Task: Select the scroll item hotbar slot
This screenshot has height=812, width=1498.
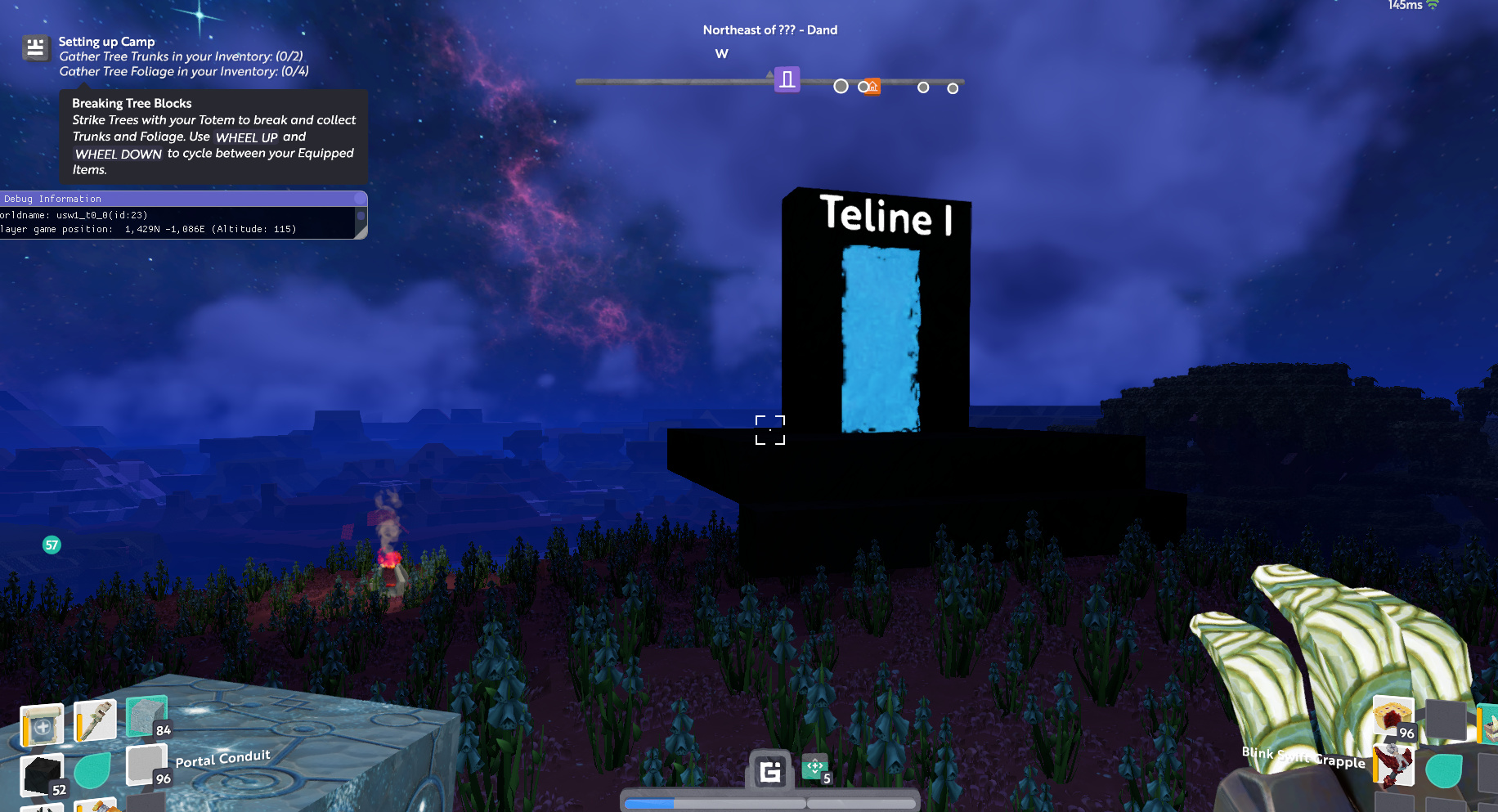Action: [x=42, y=725]
